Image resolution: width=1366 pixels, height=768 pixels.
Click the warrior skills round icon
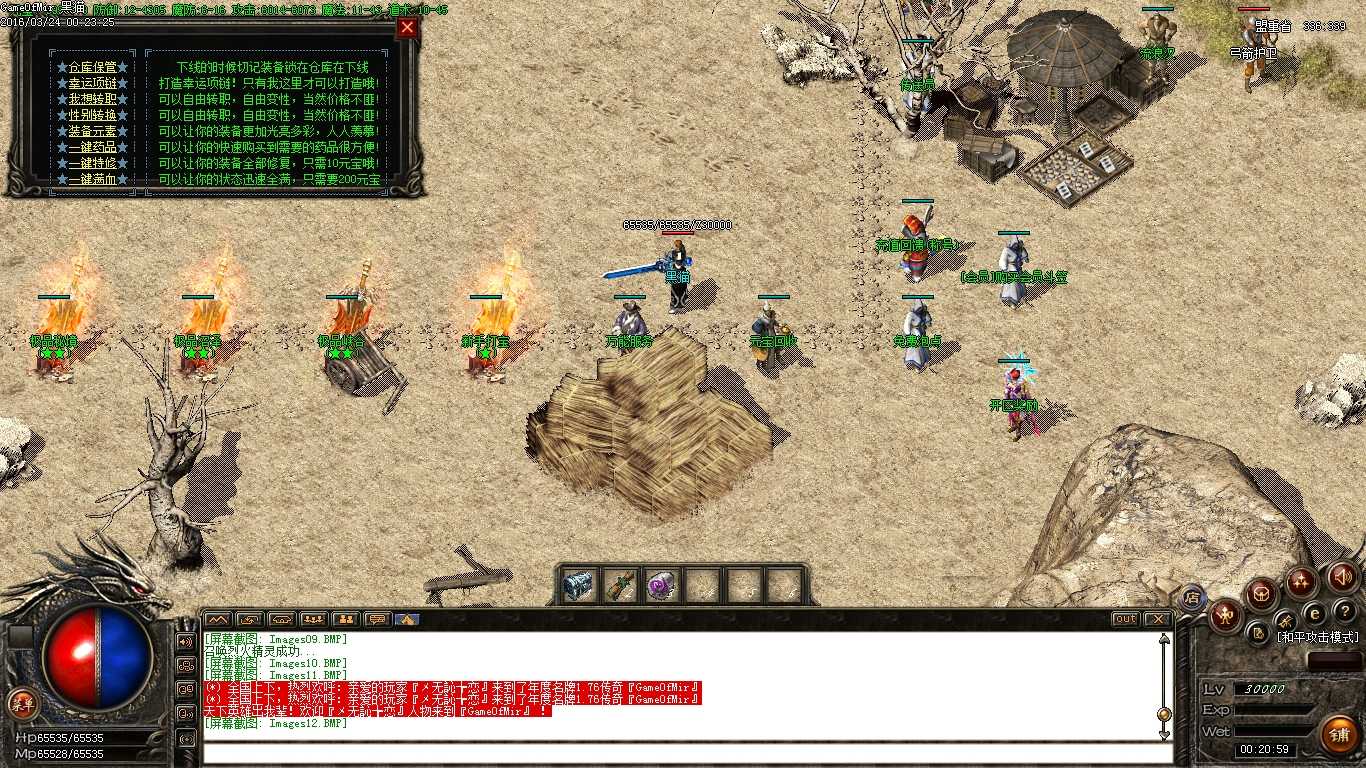click(1226, 614)
